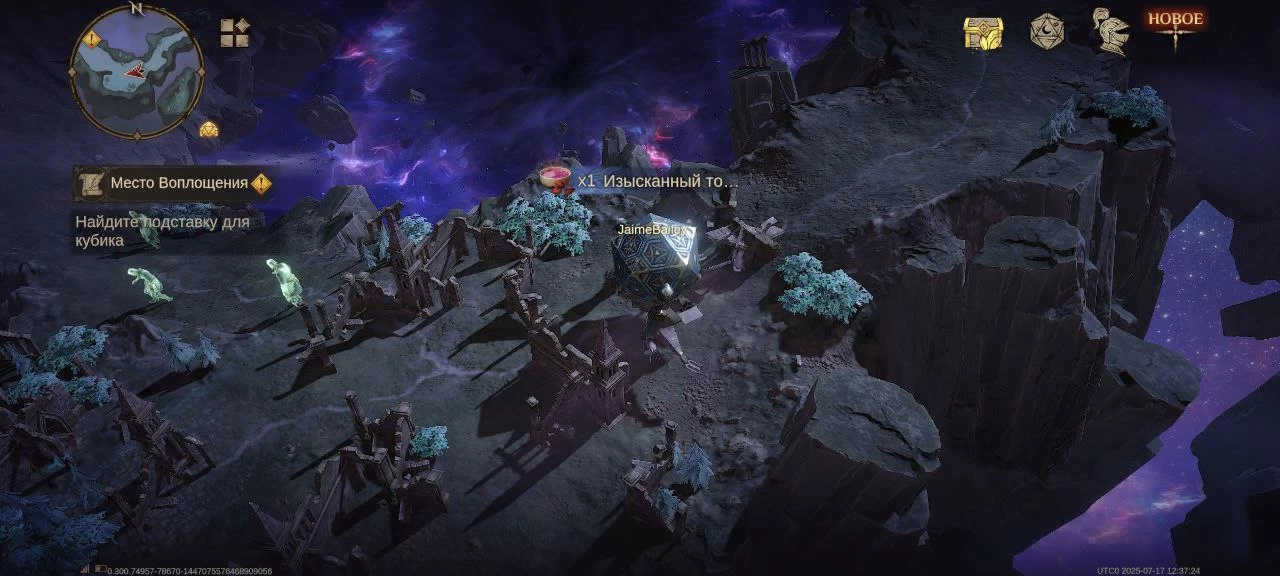Open the circular minimap
Viewport: 1280px width, 576px height.
(137, 71)
